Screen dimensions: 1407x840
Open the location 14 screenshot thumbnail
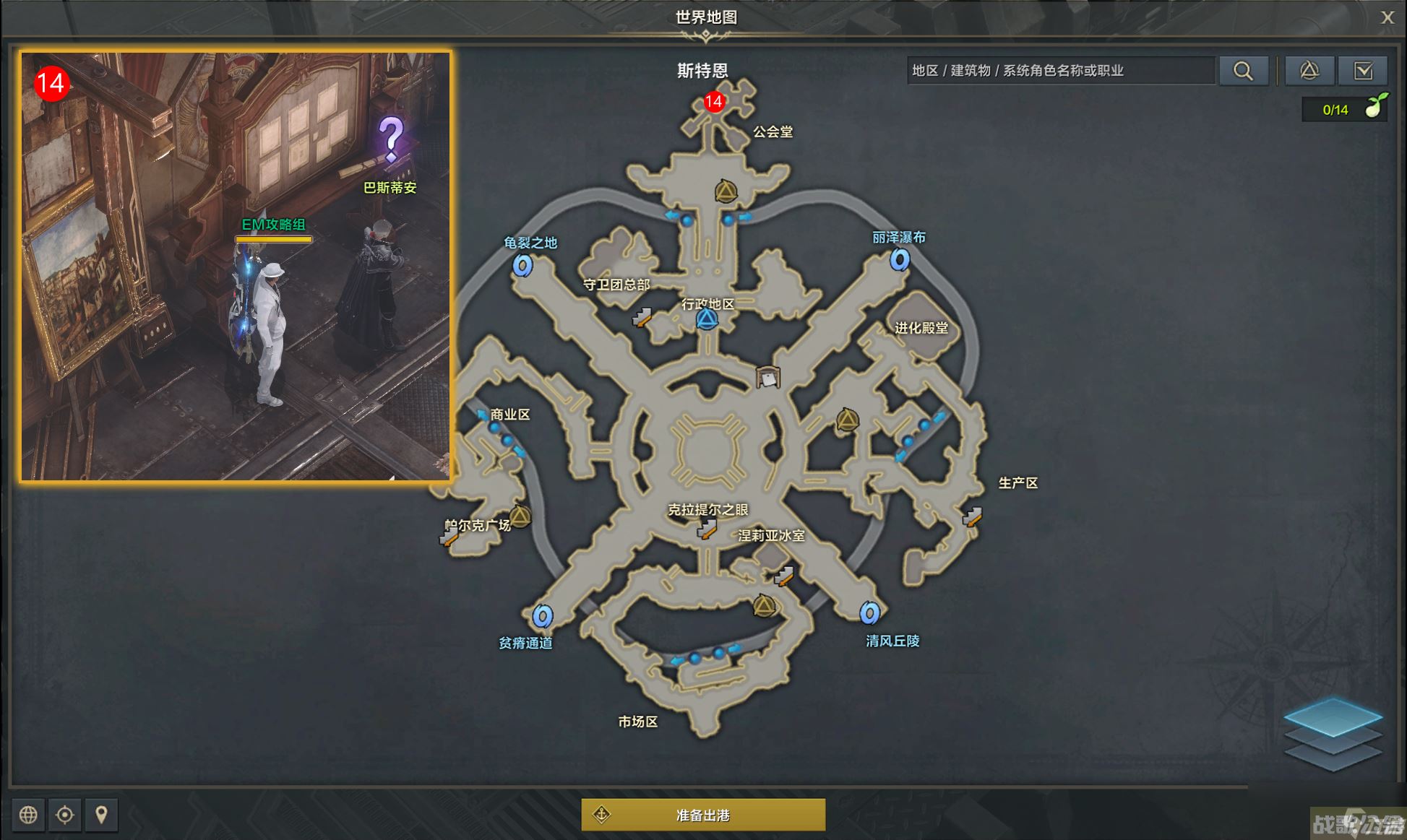point(236,266)
